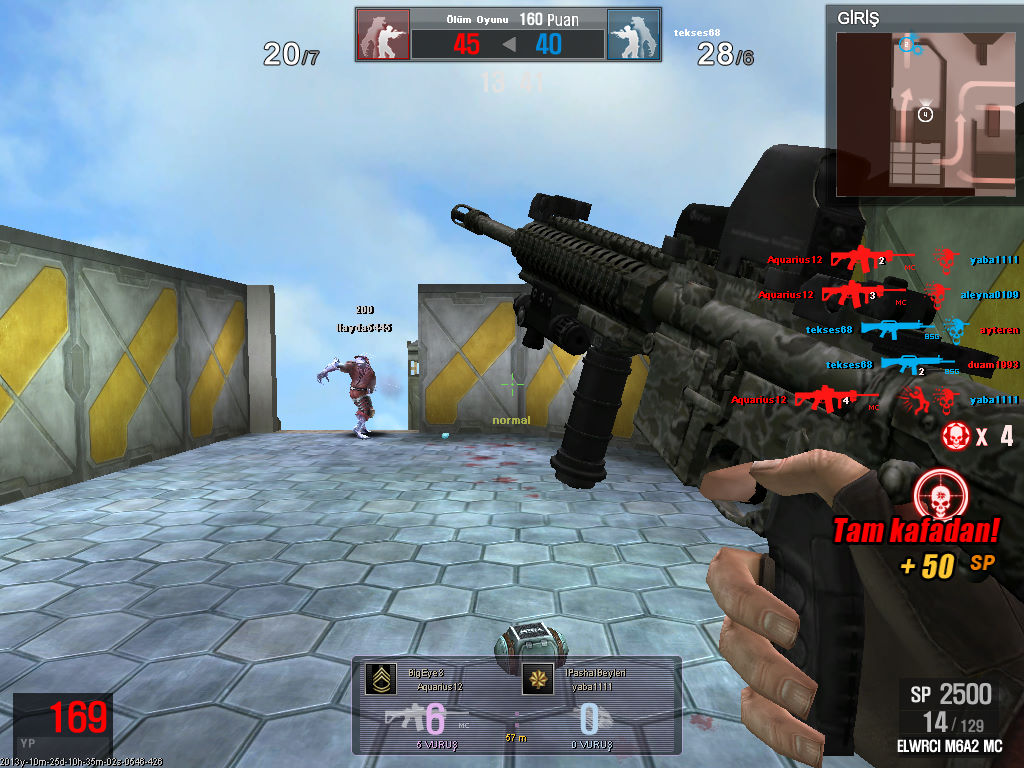Click the skull kill streak icon
The width and height of the screenshot is (1024, 768).
tap(956, 435)
